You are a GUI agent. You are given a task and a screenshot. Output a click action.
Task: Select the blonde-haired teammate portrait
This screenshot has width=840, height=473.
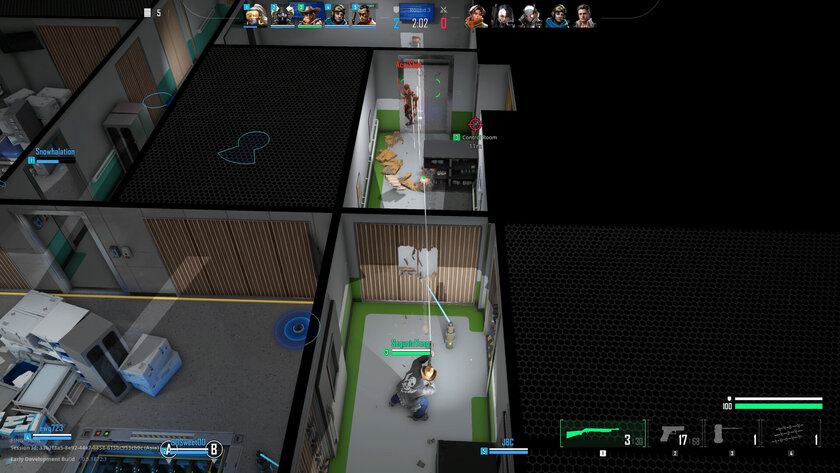tap(257, 15)
